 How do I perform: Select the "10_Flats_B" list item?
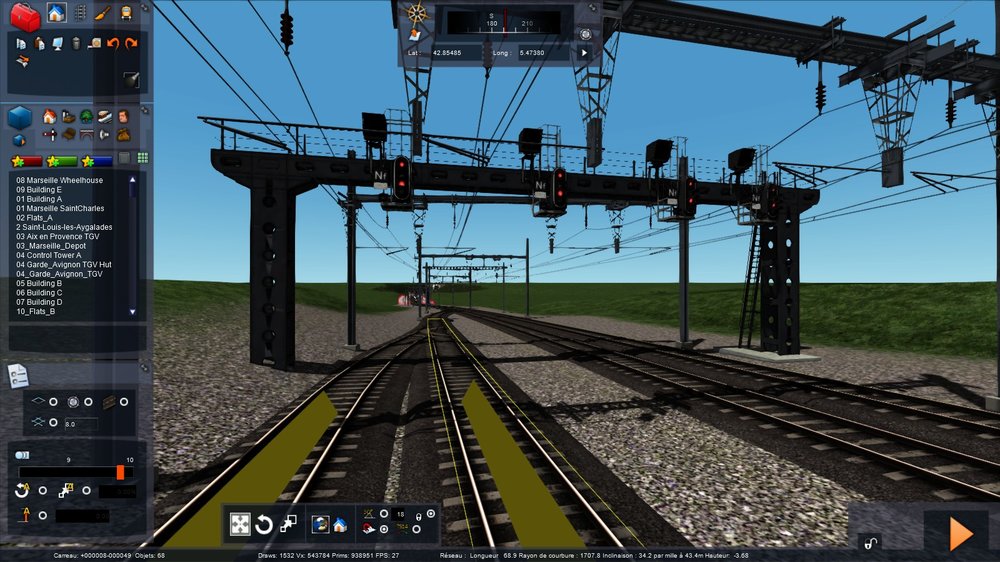(x=35, y=311)
